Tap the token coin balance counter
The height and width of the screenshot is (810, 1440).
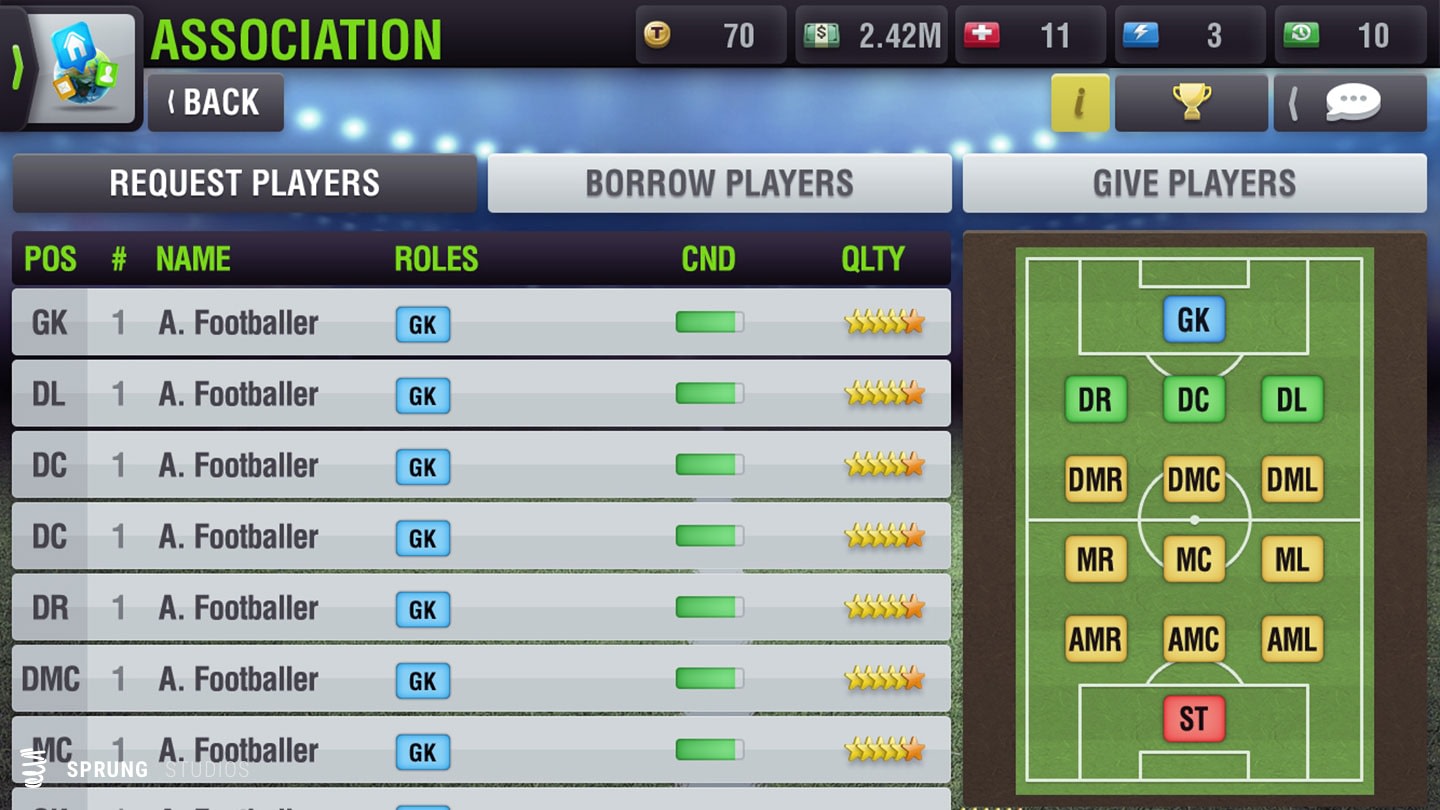(x=711, y=36)
